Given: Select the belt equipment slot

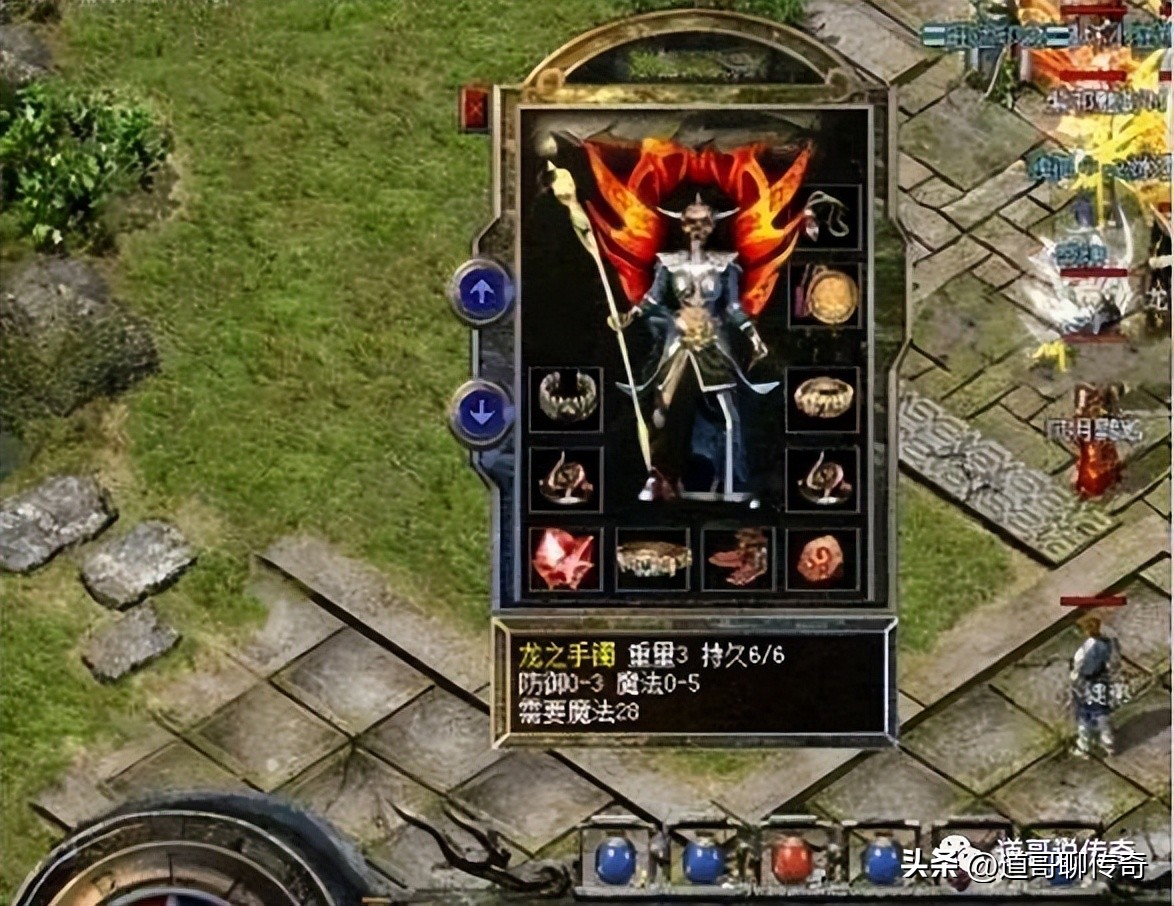Looking at the screenshot, I should 653,559.
